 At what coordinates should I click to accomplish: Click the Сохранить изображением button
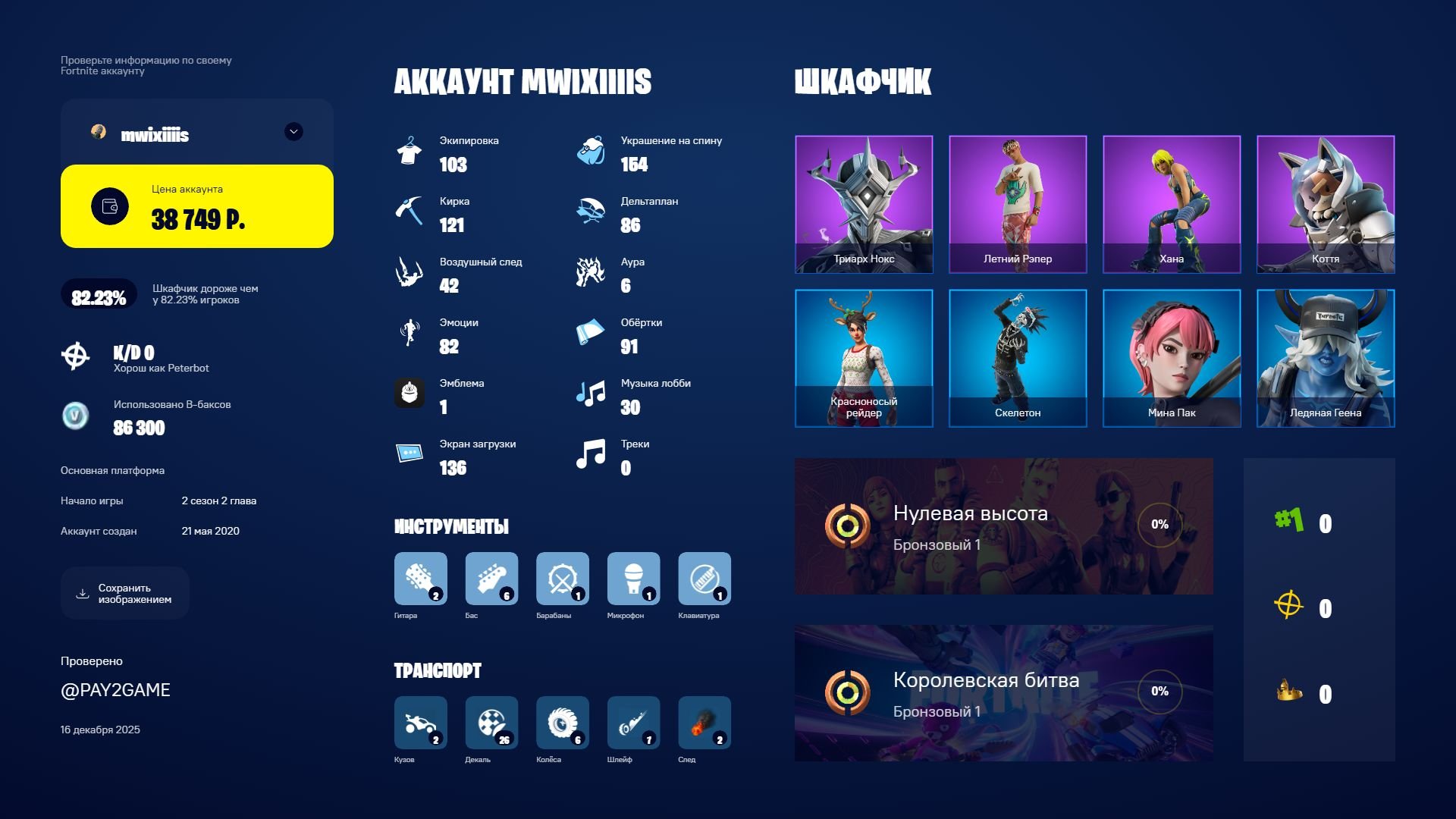[x=124, y=593]
